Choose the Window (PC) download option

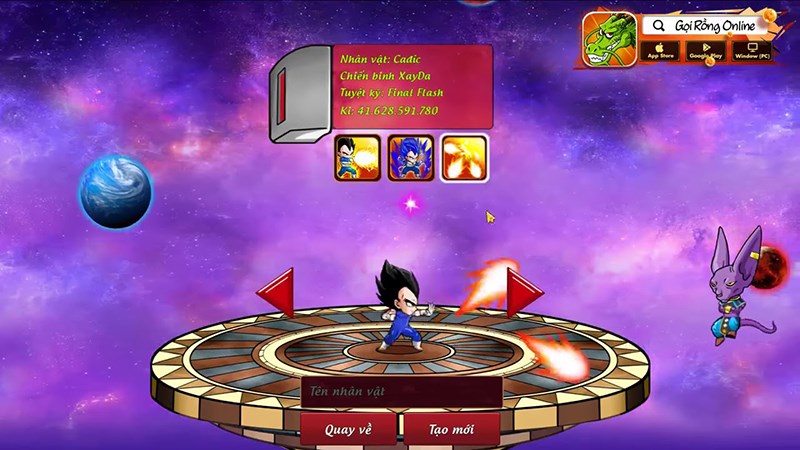click(751, 49)
